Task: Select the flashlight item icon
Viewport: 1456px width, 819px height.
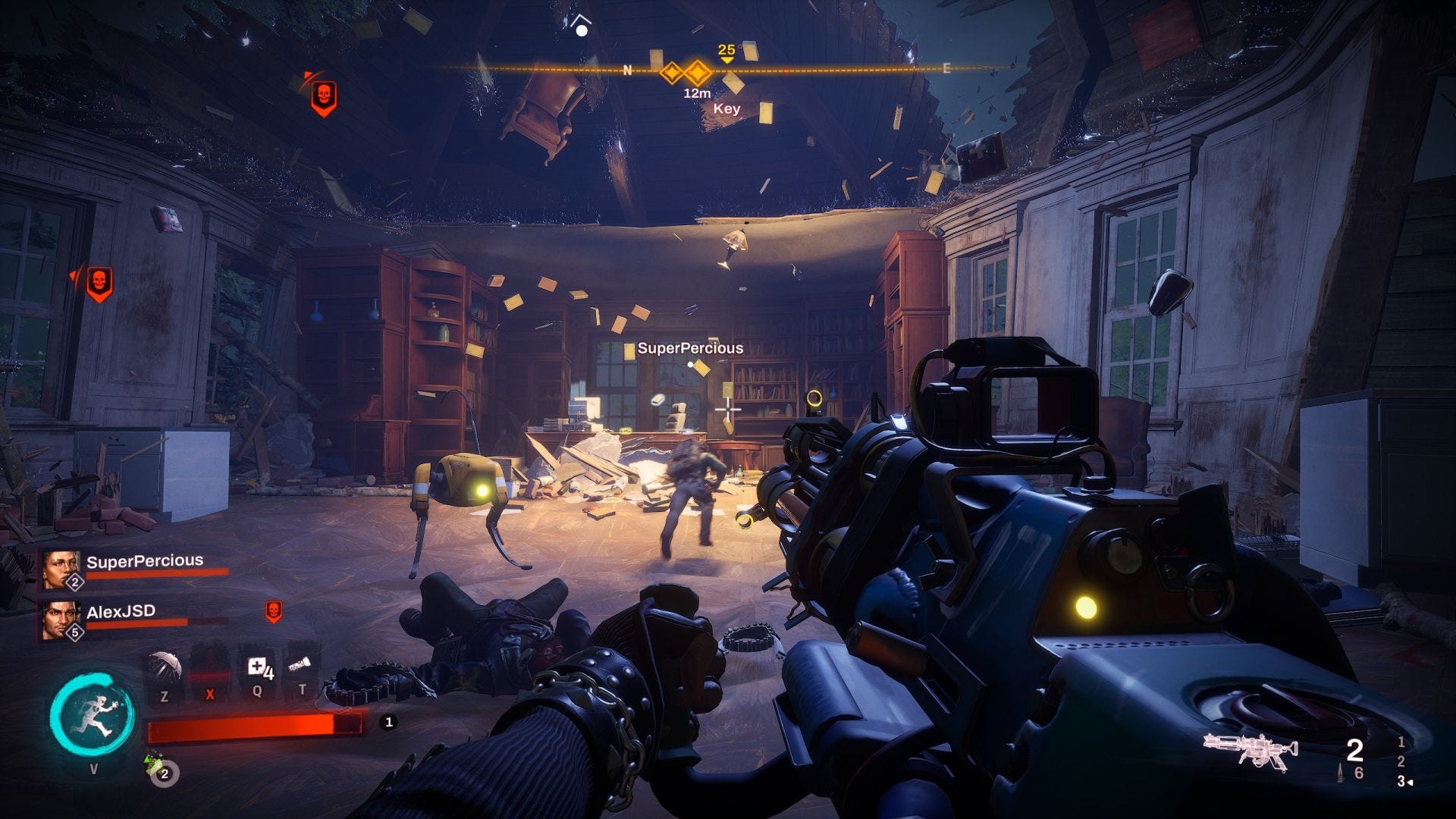Action: tap(301, 666)
